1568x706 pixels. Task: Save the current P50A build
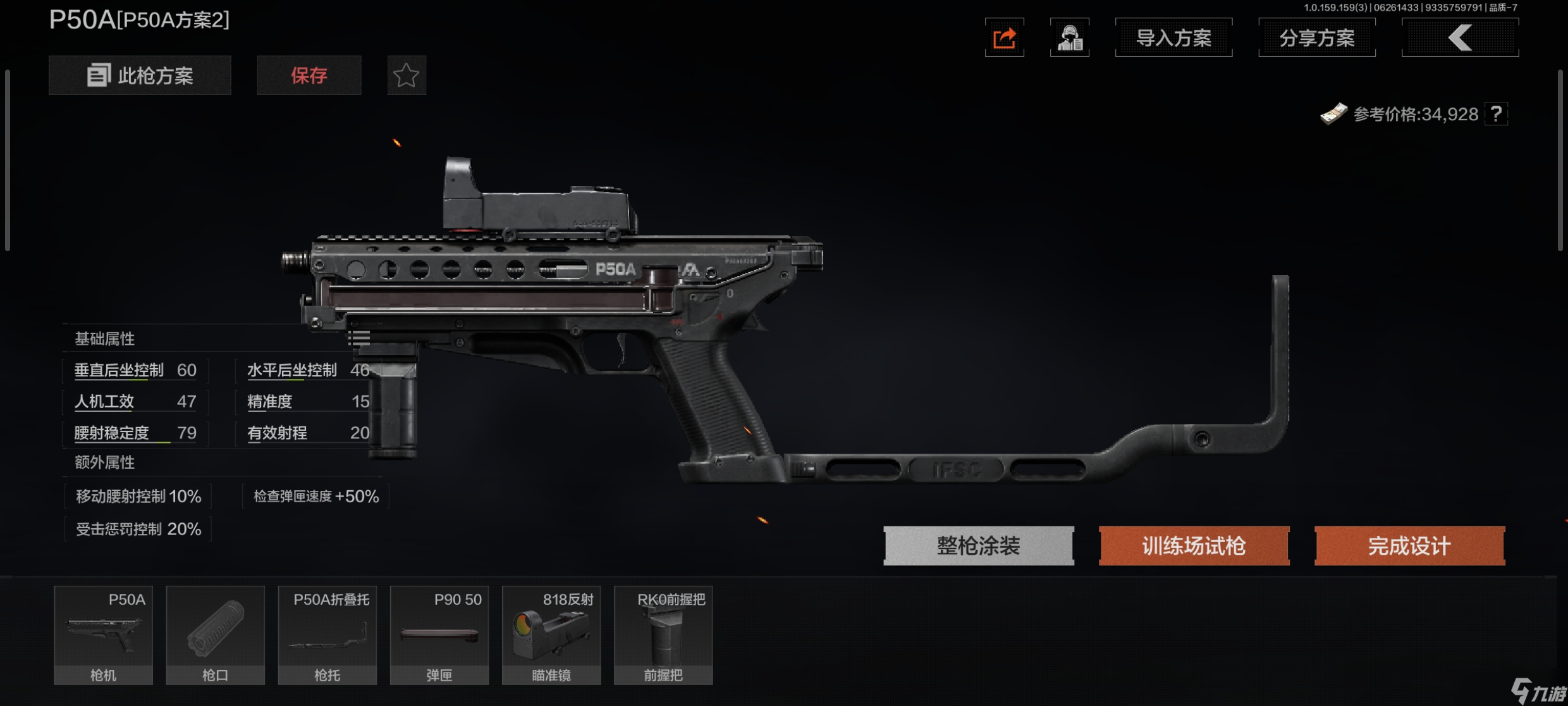pos(309,75)
